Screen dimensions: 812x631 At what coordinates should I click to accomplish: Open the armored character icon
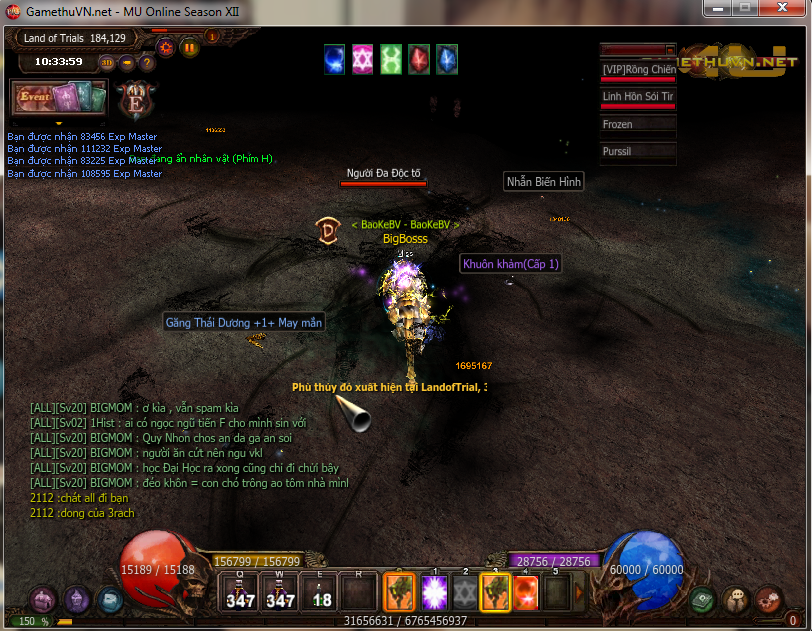tap(77, 599)
